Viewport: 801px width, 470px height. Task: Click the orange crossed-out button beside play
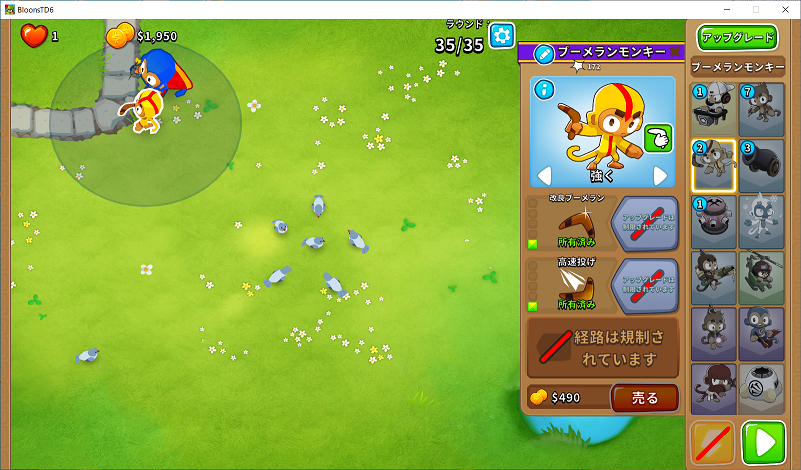714,442
